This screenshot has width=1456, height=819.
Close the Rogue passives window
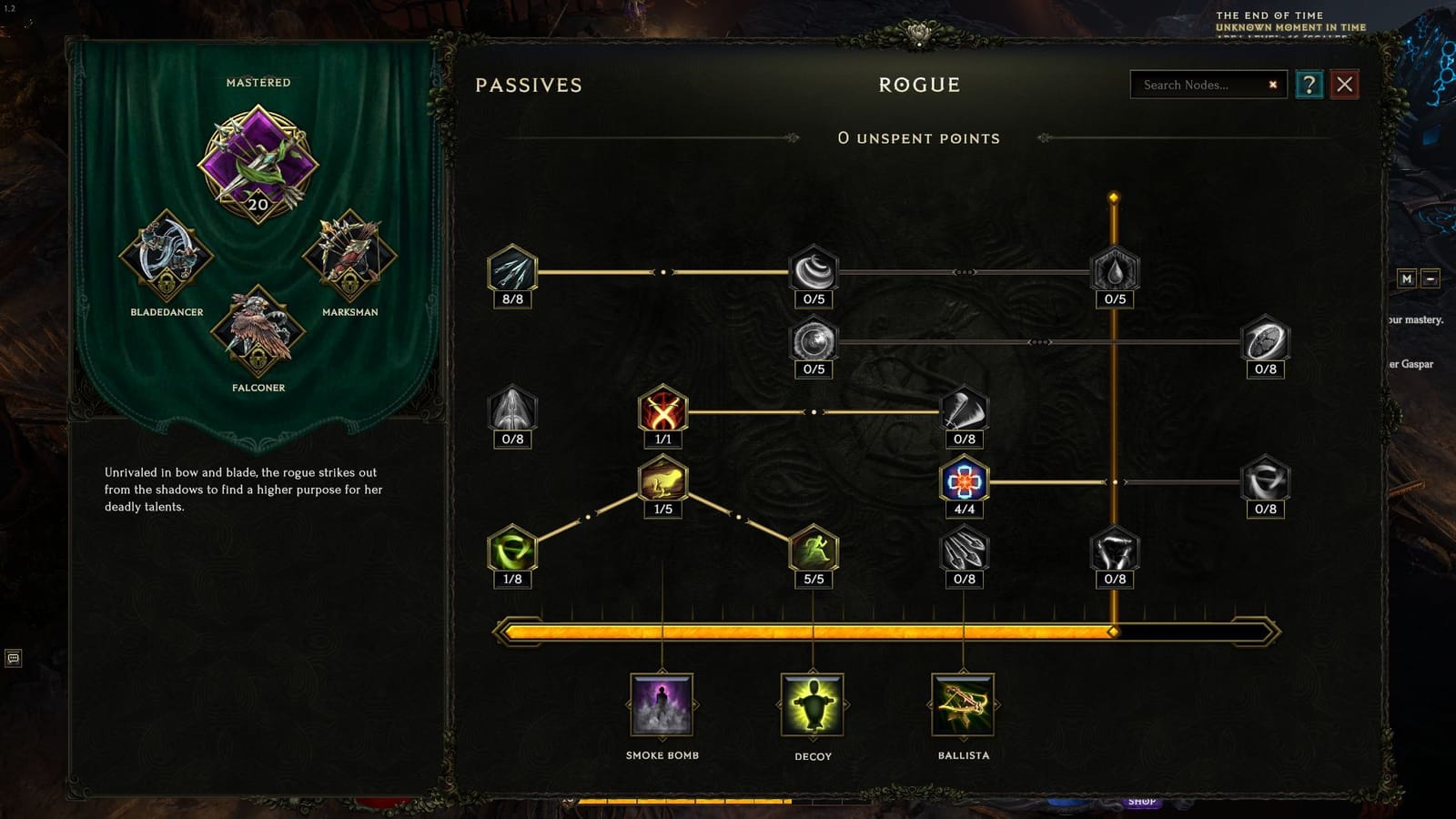pyautogui.click(x=1346, y=85)
